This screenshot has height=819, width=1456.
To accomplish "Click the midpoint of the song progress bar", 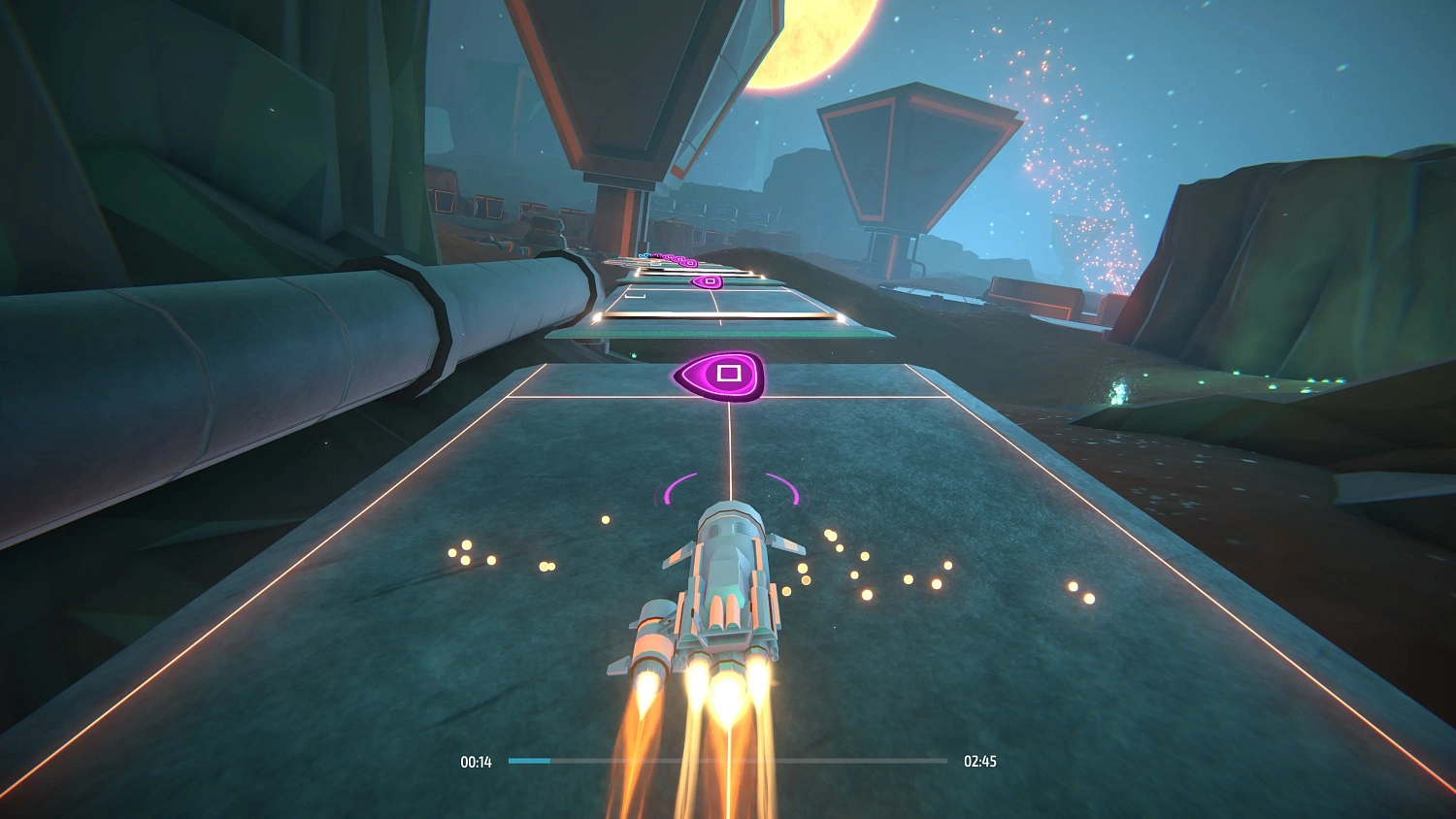I will coord(728,762).
